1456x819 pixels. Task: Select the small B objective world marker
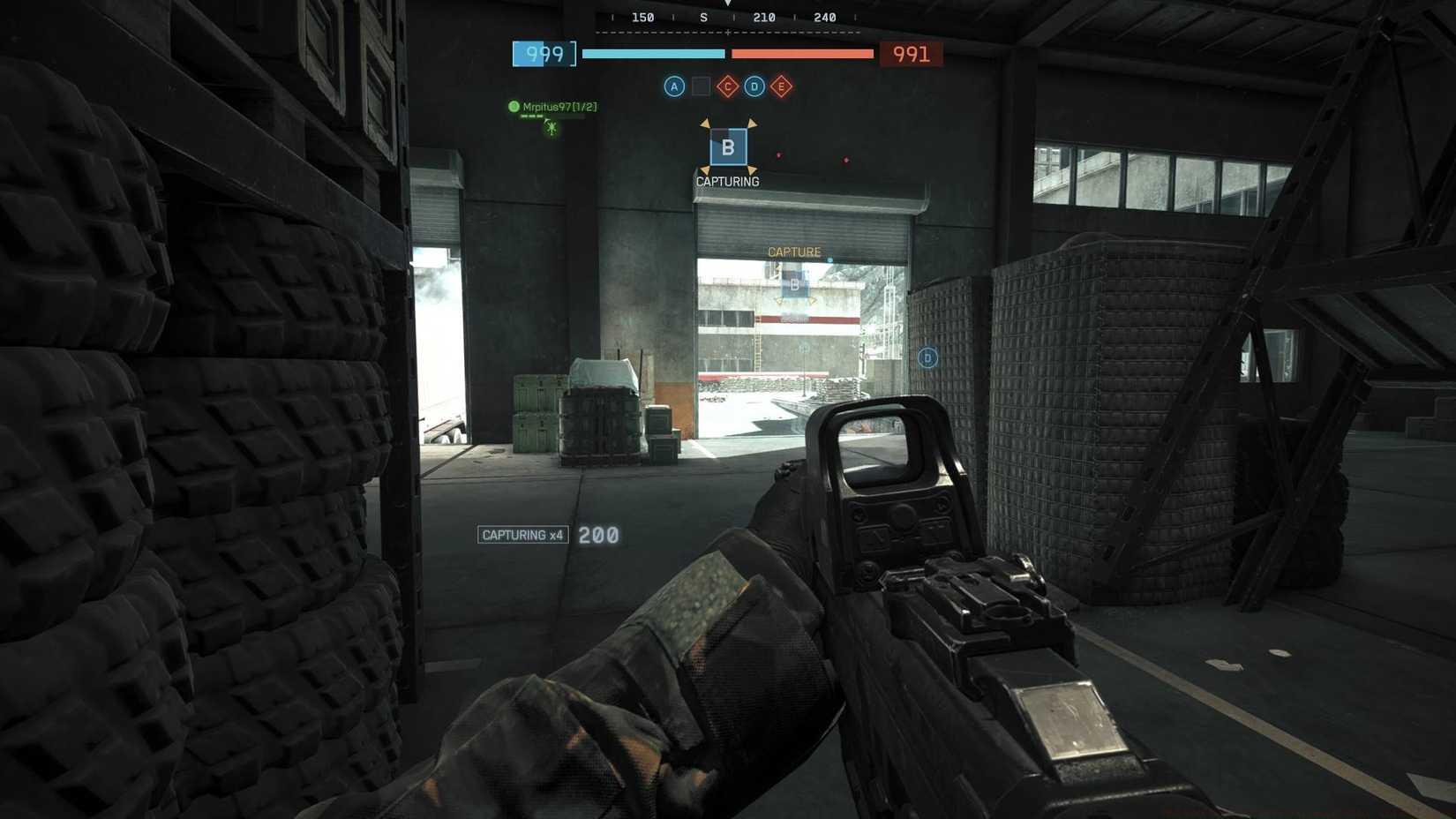pos(795,284)
